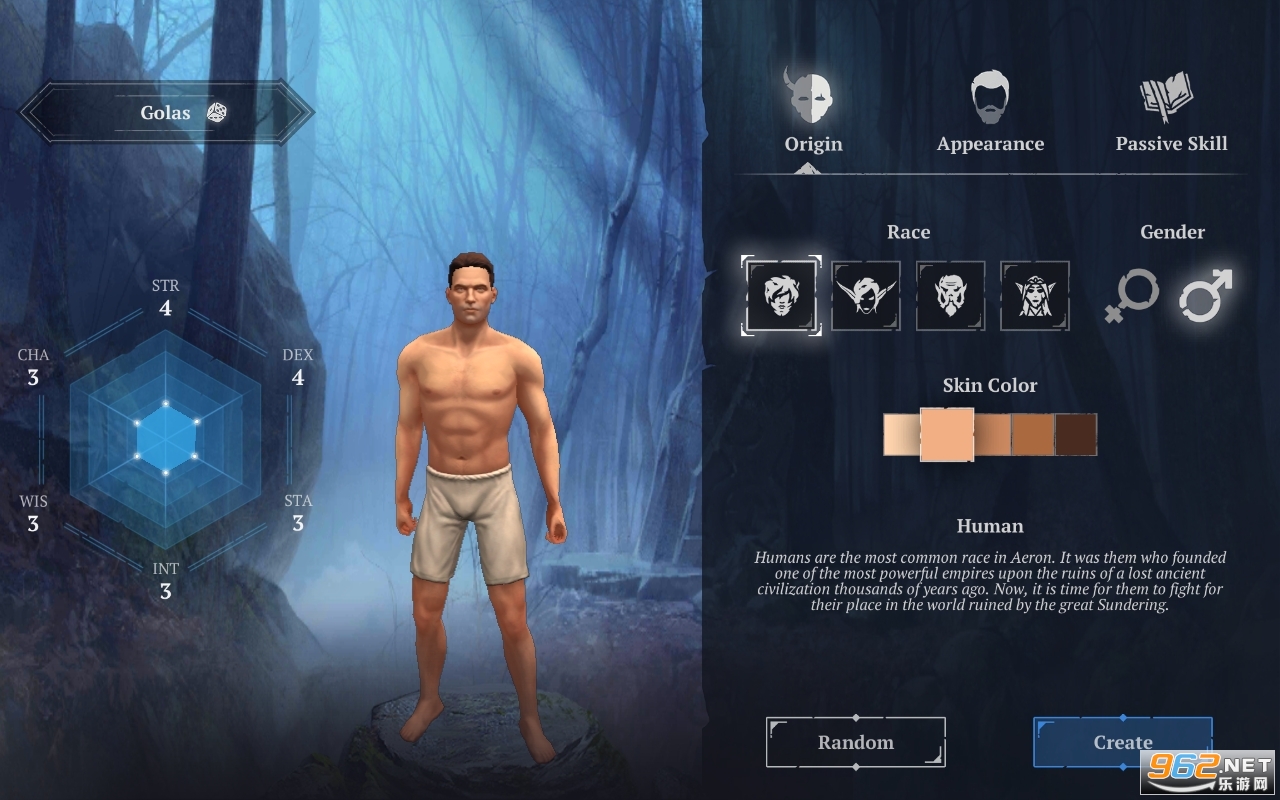Roll a random name with dice icon
The width and height of the screenshot is (1280, 800).
216,113
